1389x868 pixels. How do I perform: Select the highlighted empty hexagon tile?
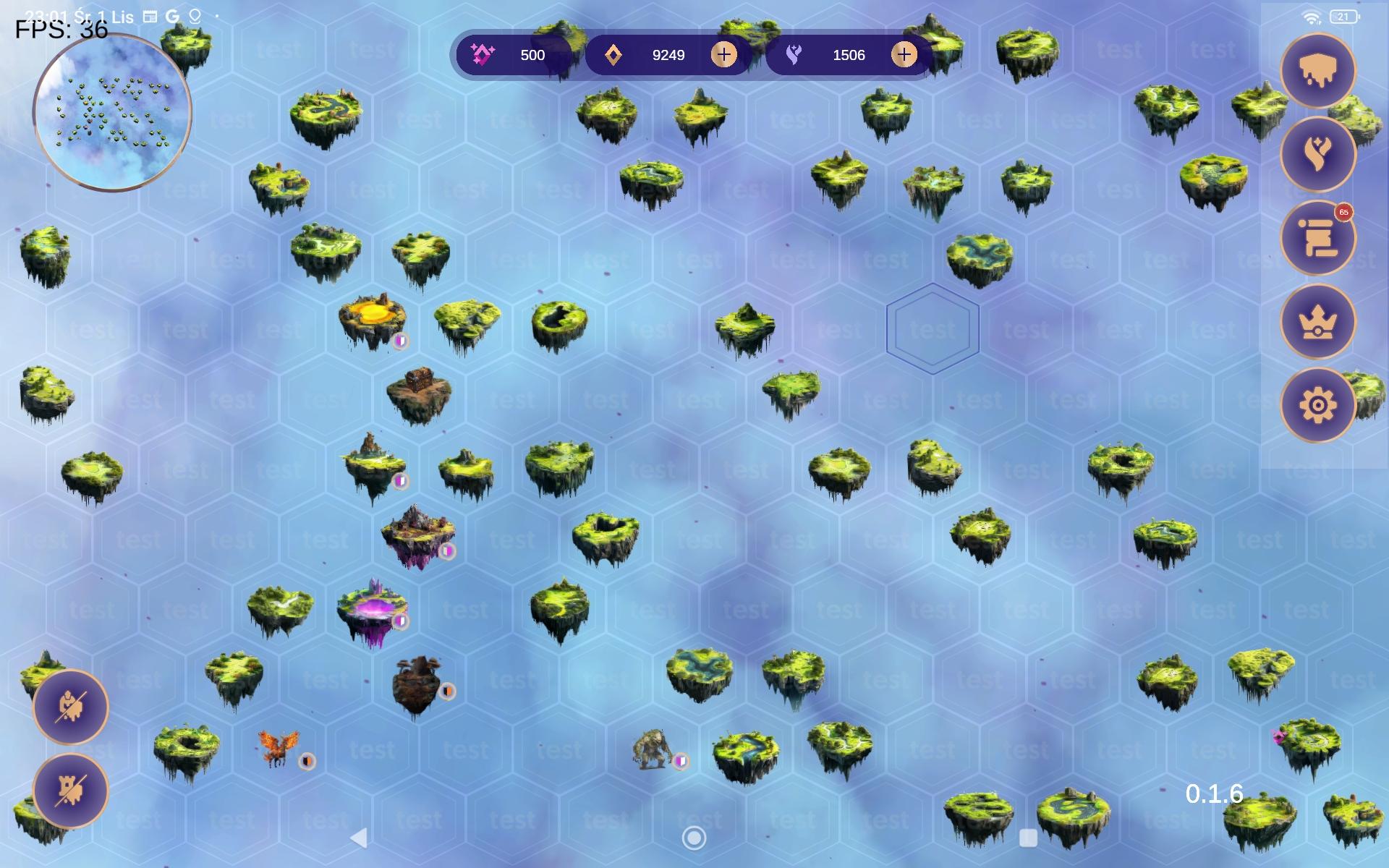pos(933,329)
